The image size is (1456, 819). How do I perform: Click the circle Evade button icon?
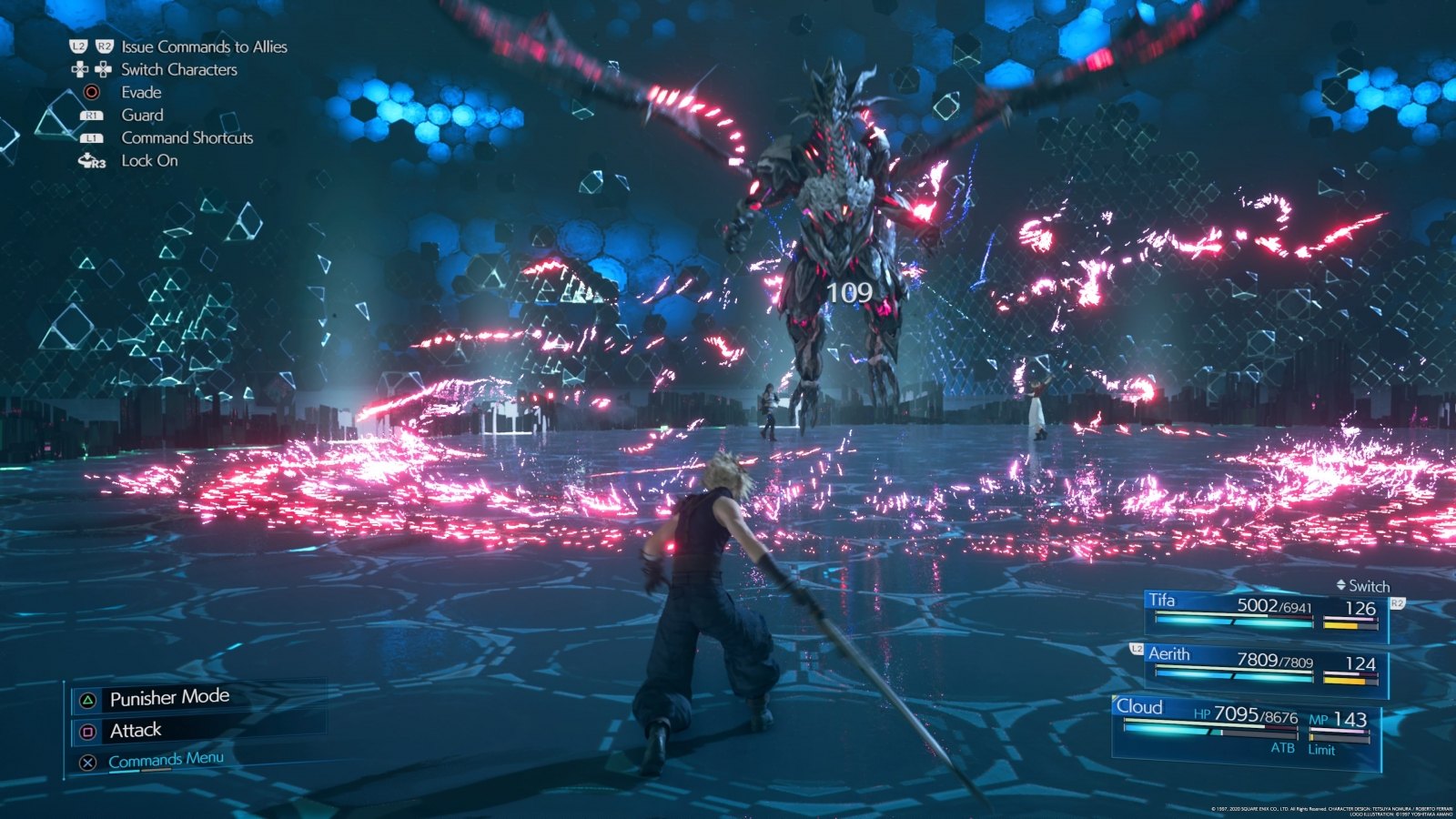pos(90,92)
